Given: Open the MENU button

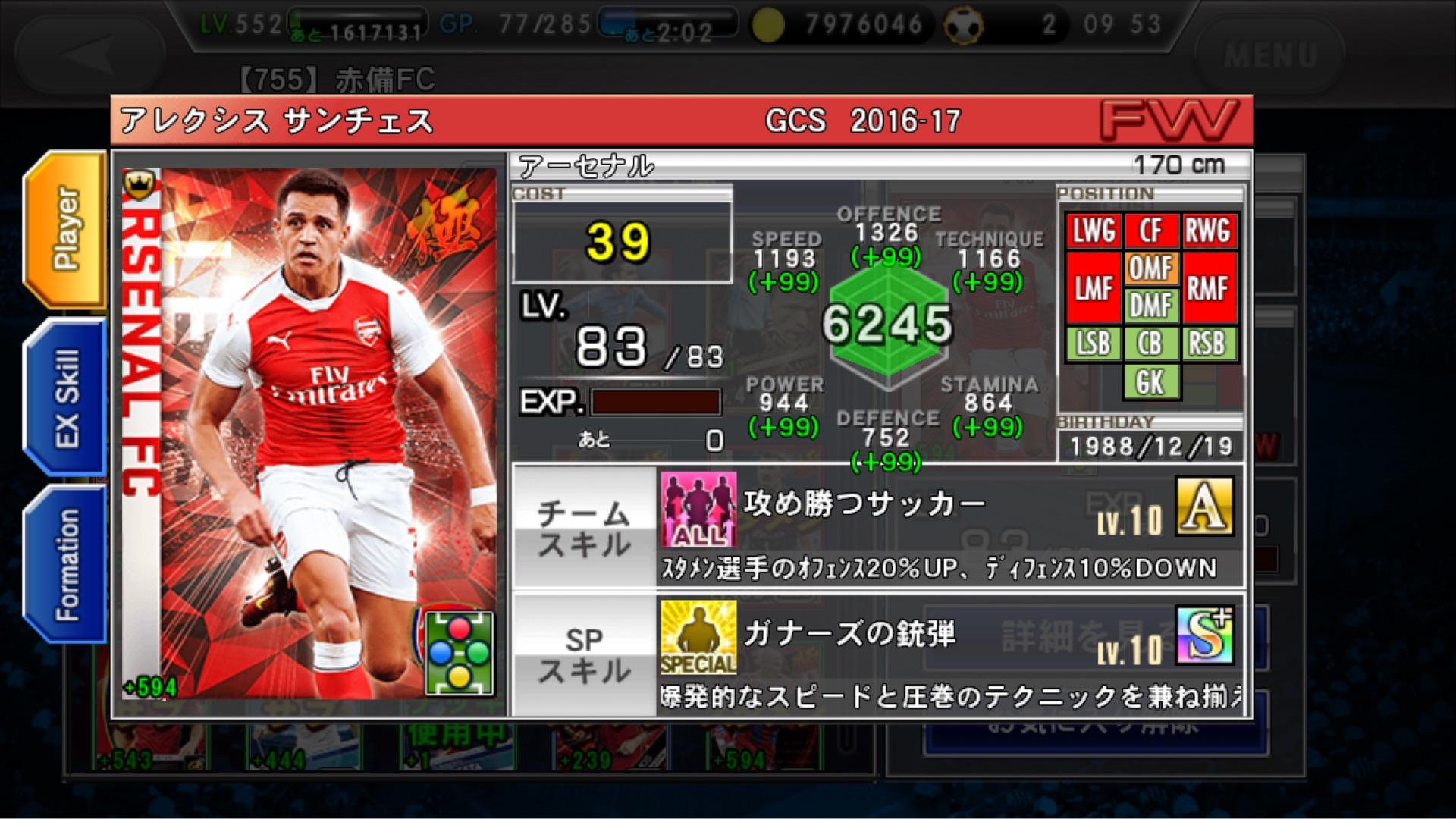Looking at the screenshot, I should [1269, 55].
